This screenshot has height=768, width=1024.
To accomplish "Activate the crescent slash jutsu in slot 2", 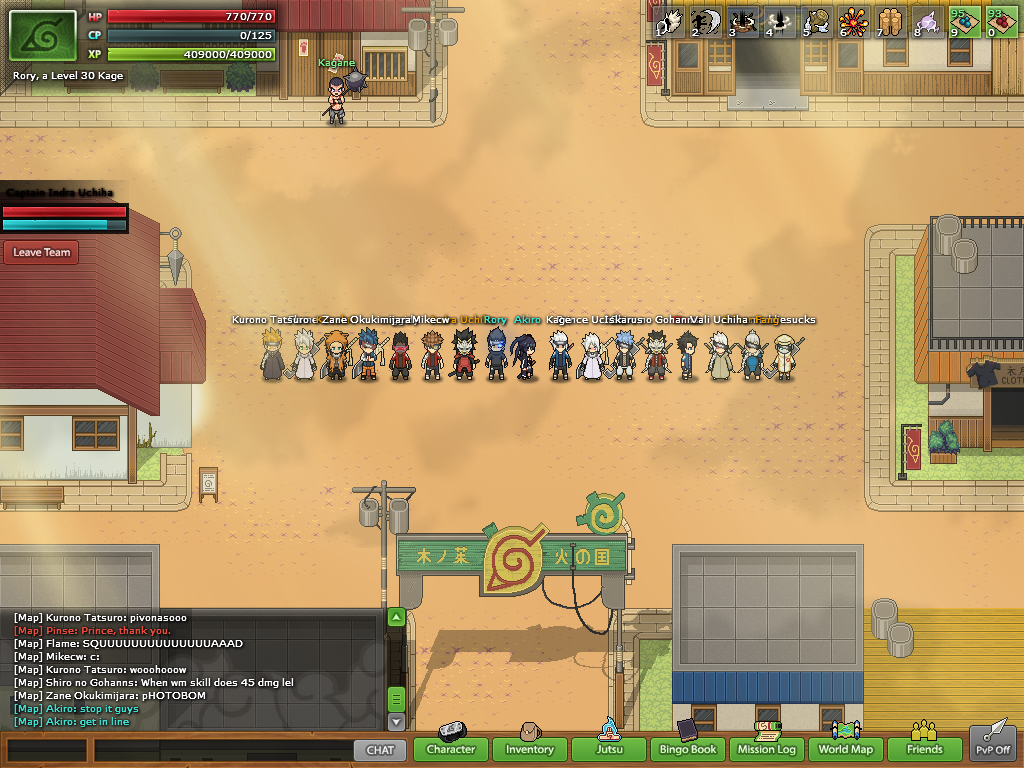I will 706,22.
